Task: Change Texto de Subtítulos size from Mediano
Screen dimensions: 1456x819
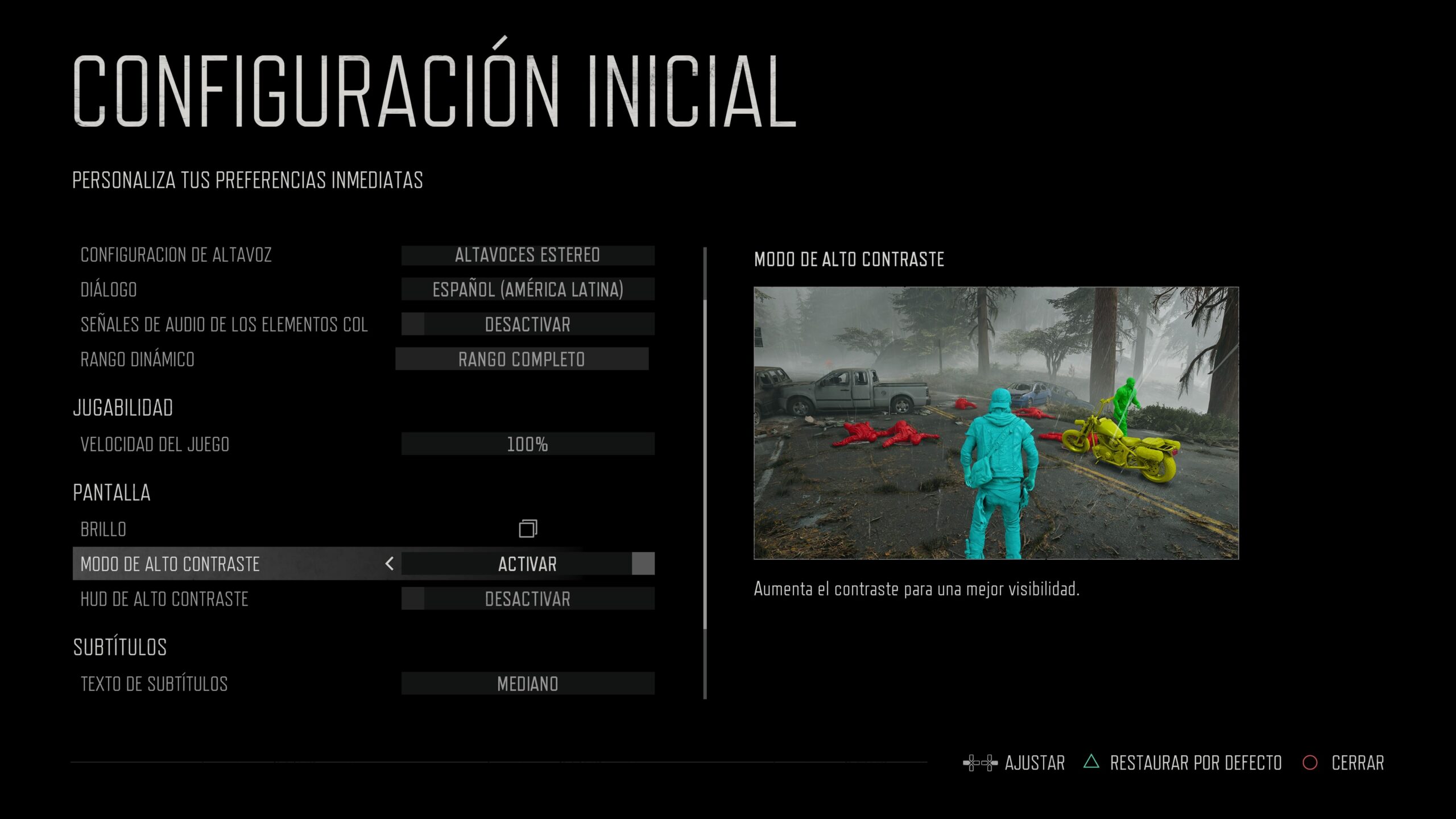Action: click(527, 684)
